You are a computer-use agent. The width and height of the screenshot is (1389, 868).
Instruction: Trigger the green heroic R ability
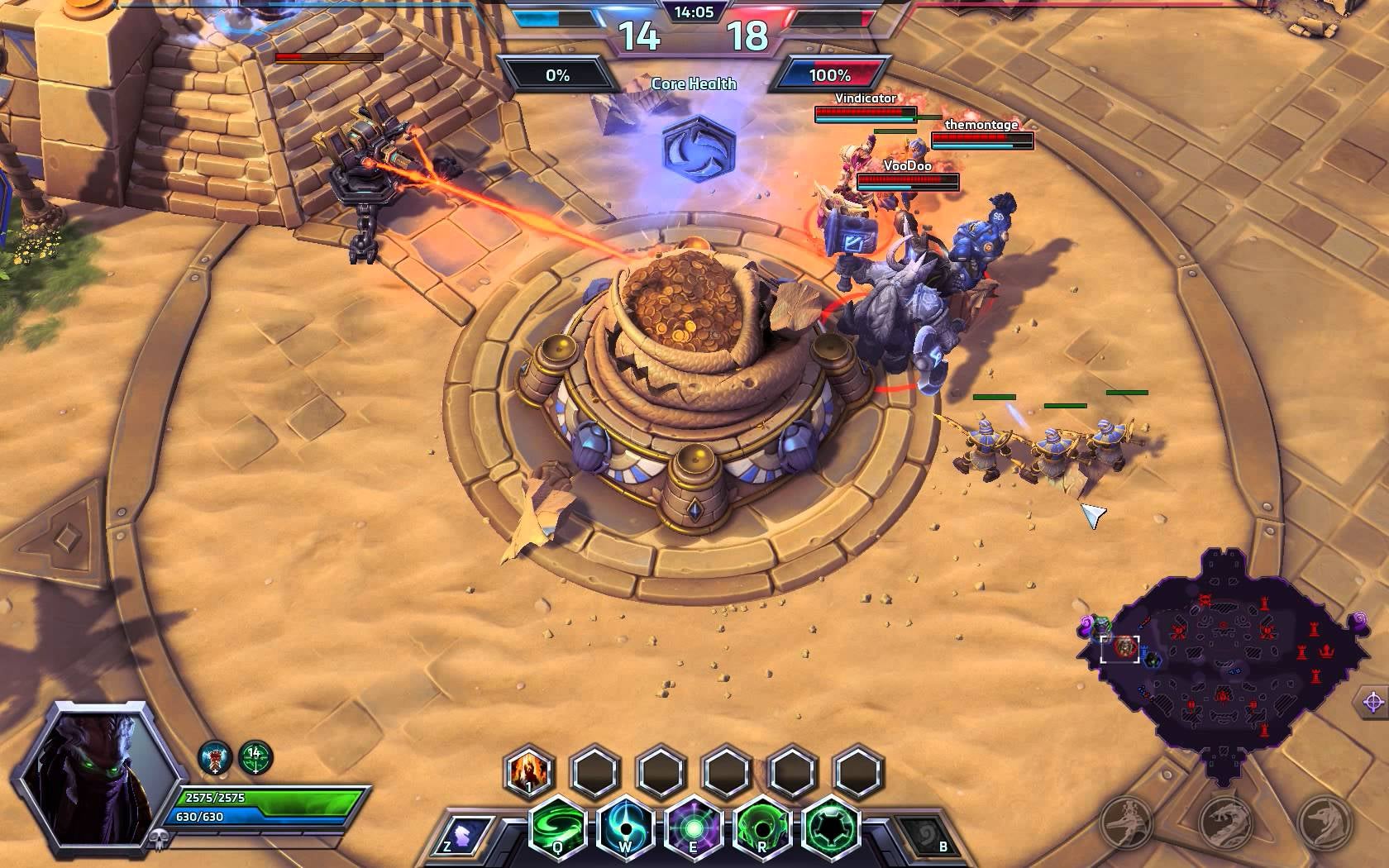(762, 827)
